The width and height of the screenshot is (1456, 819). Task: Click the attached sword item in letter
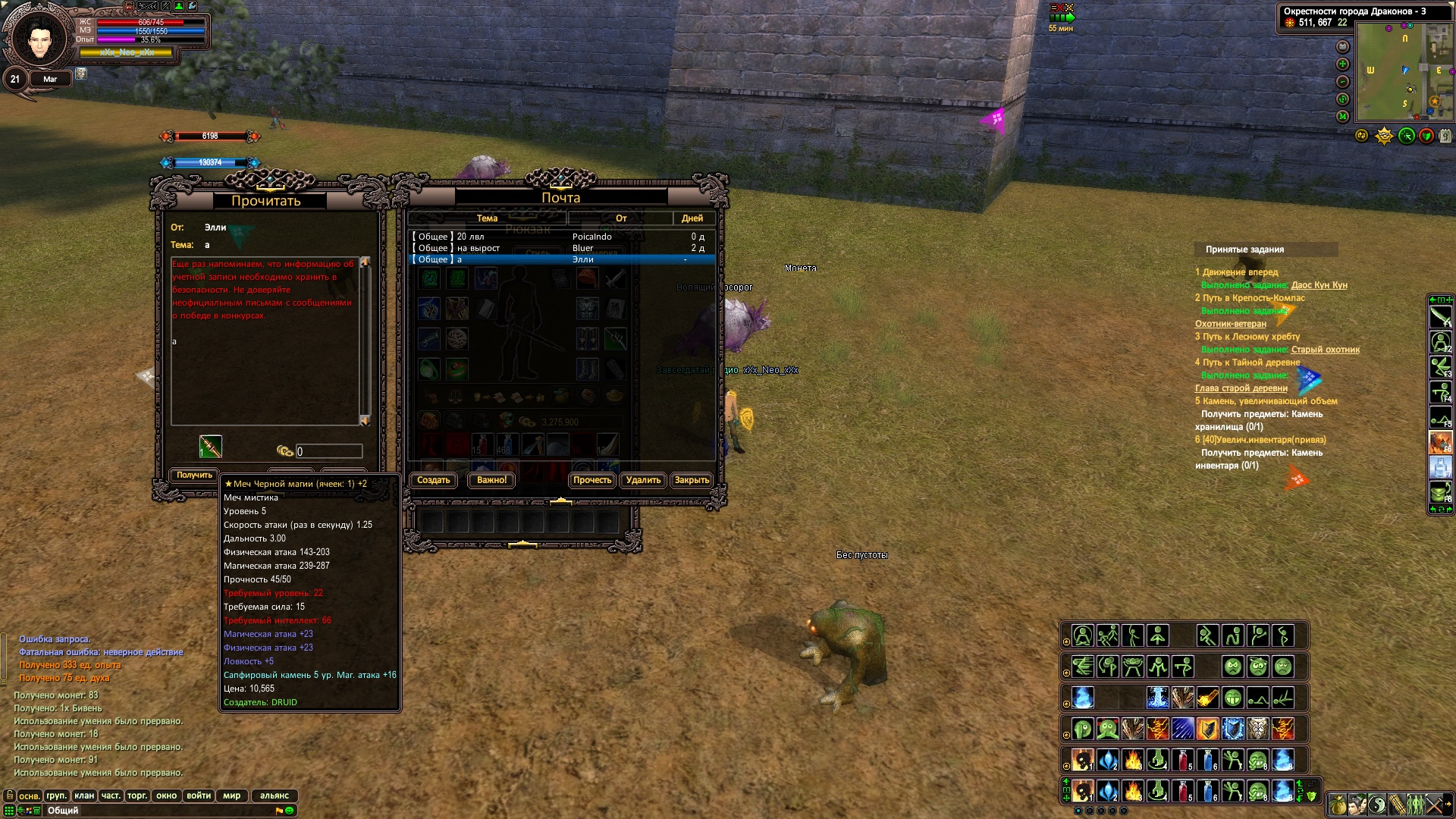[x=210, y=447]
